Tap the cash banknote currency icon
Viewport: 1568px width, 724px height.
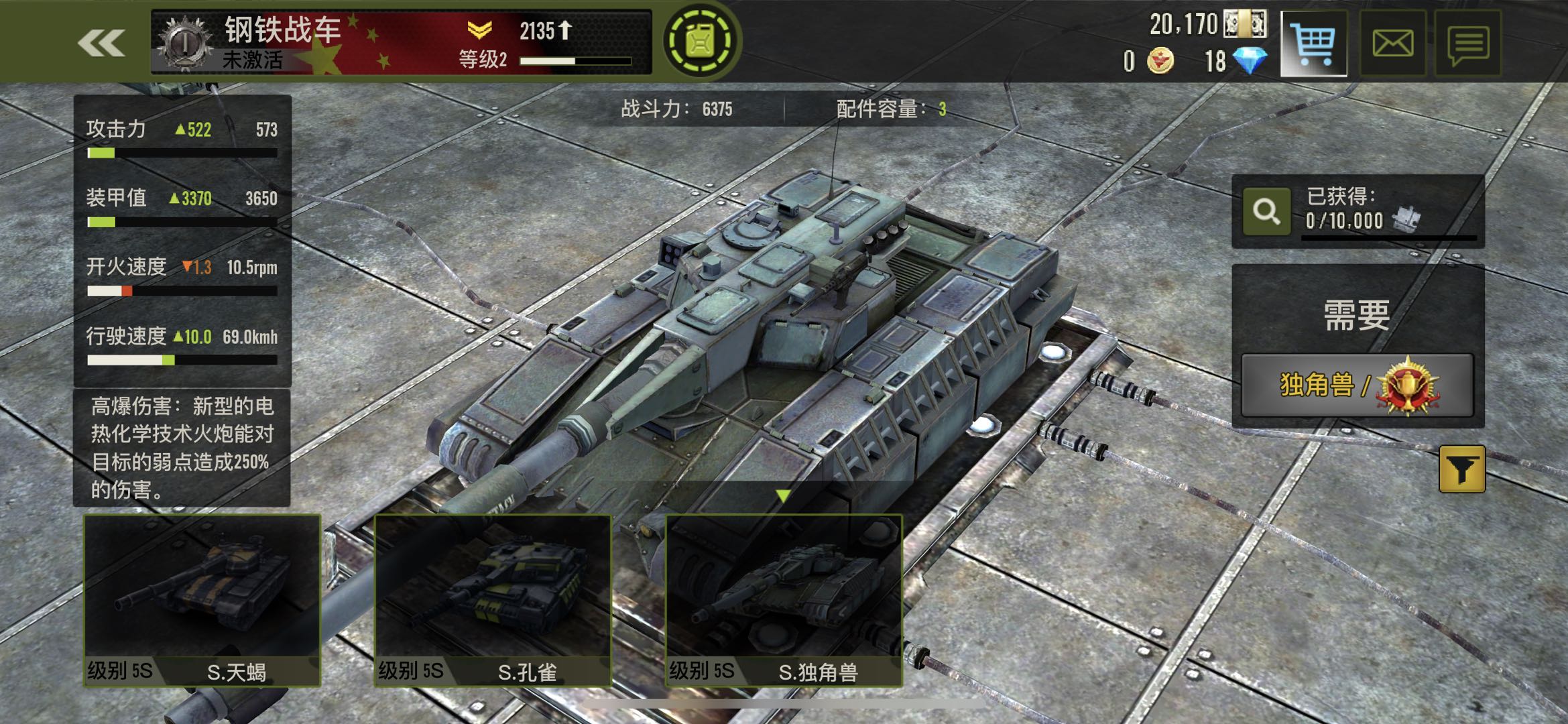pyautogui.click(x=1245, y=24)
